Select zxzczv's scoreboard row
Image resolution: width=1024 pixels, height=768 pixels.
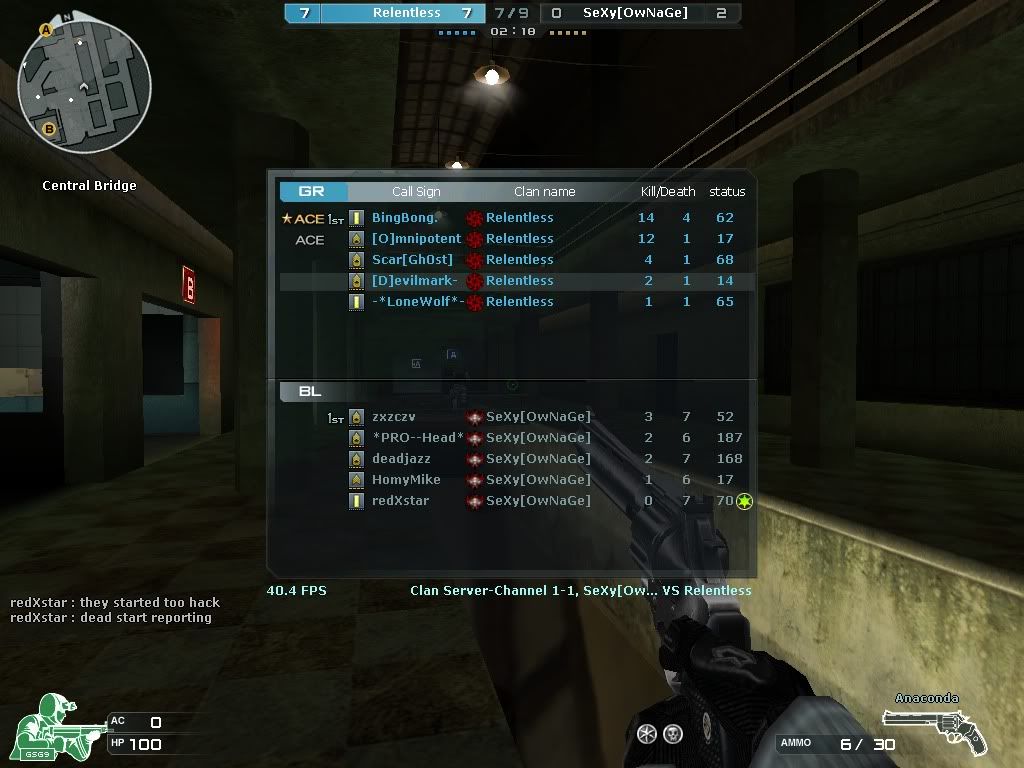click(x=512, y=417)
